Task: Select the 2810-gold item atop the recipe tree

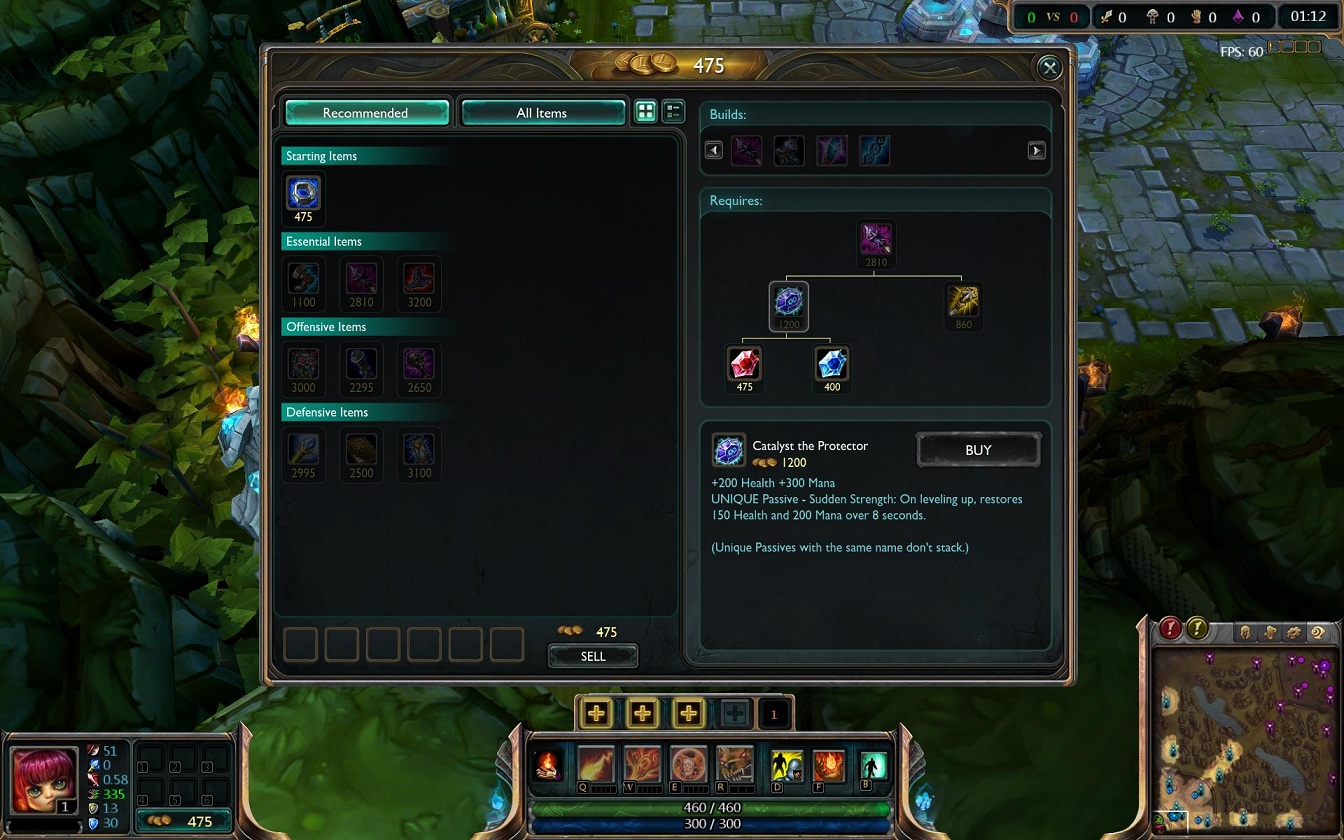Action: click(x=876, y=239)
